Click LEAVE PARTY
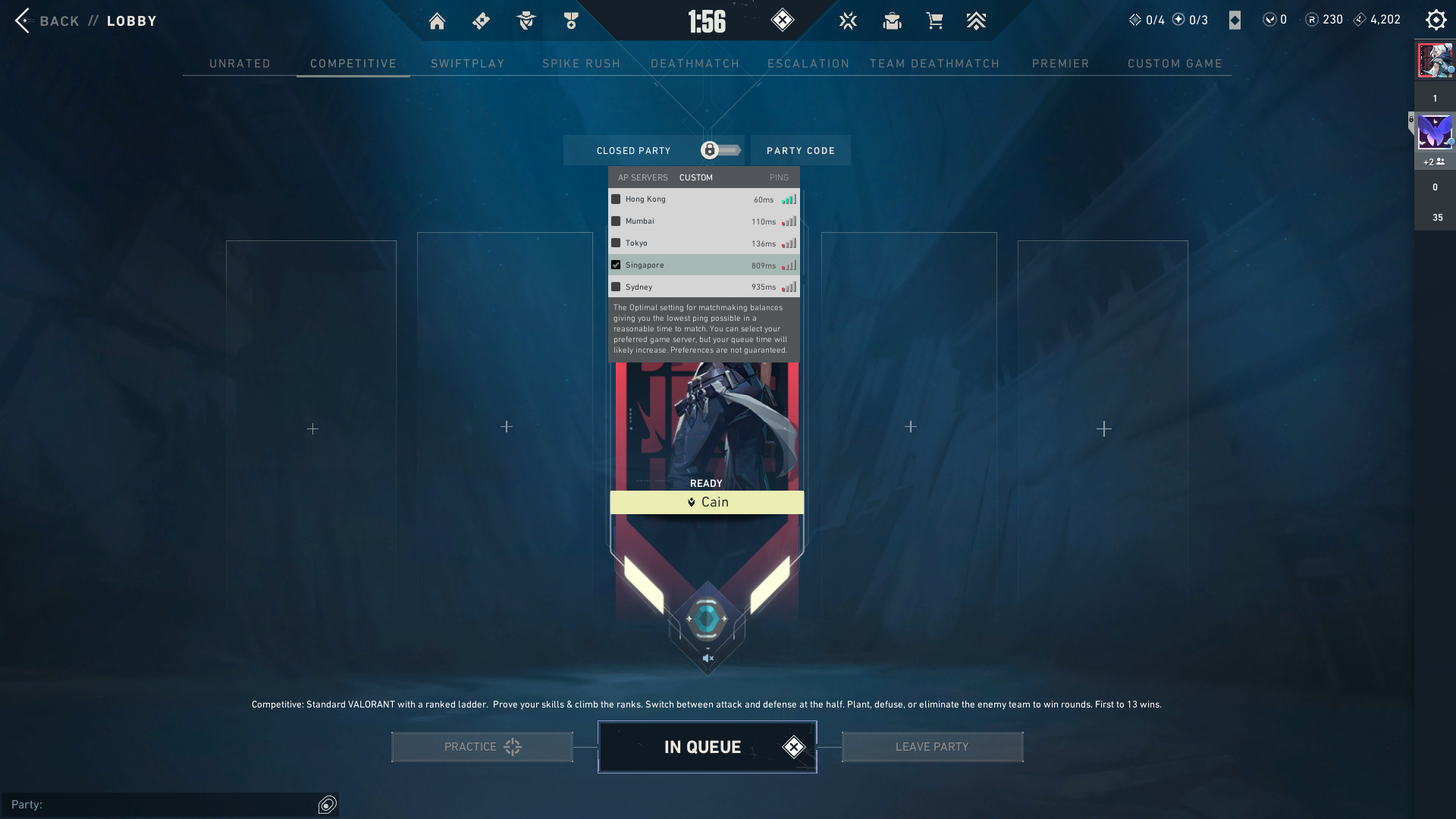This screenshot has height=819, width=1456. pyautogui.click(x=932, y=746)
